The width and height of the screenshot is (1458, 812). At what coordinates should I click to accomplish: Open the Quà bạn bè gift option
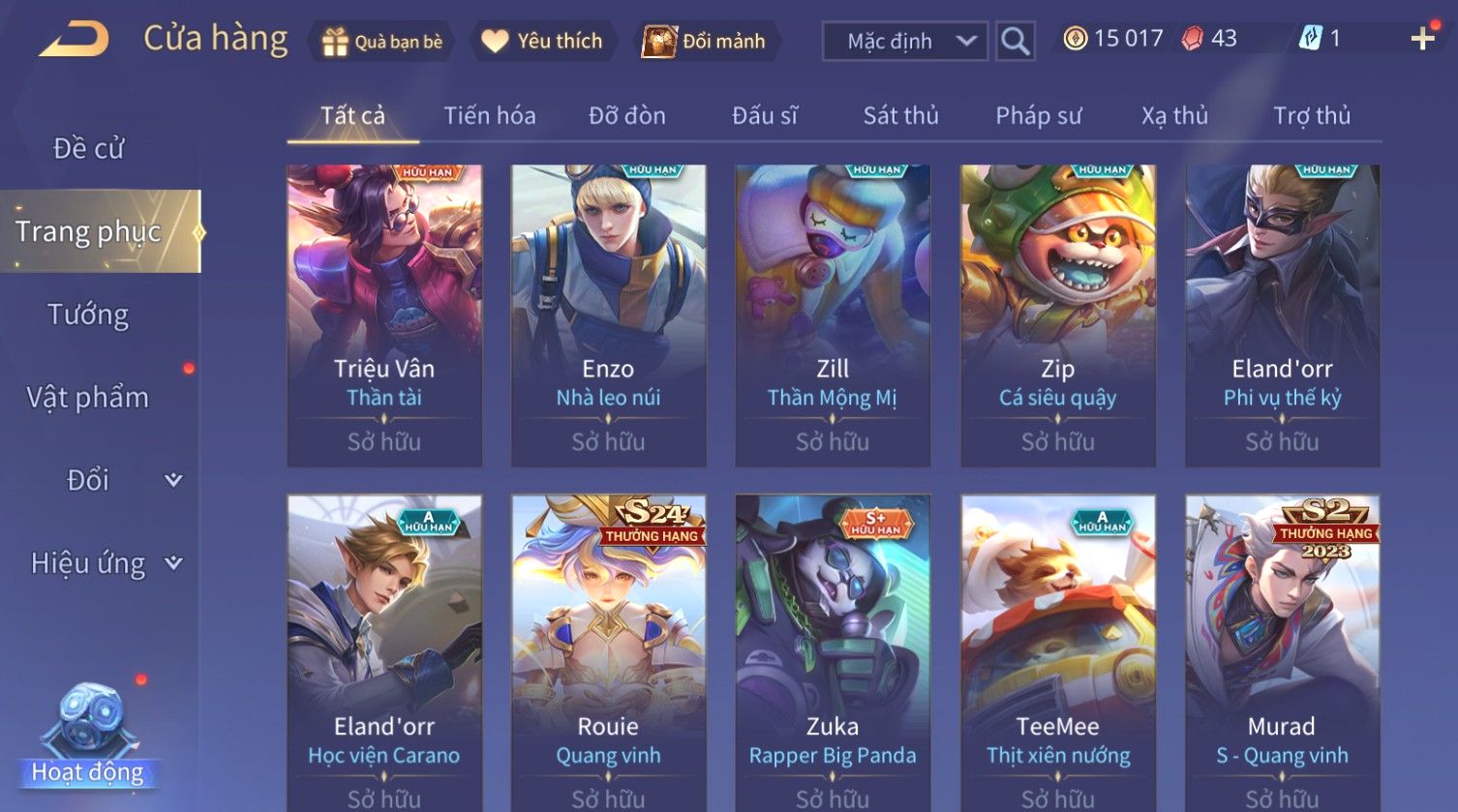coord(382,42)
